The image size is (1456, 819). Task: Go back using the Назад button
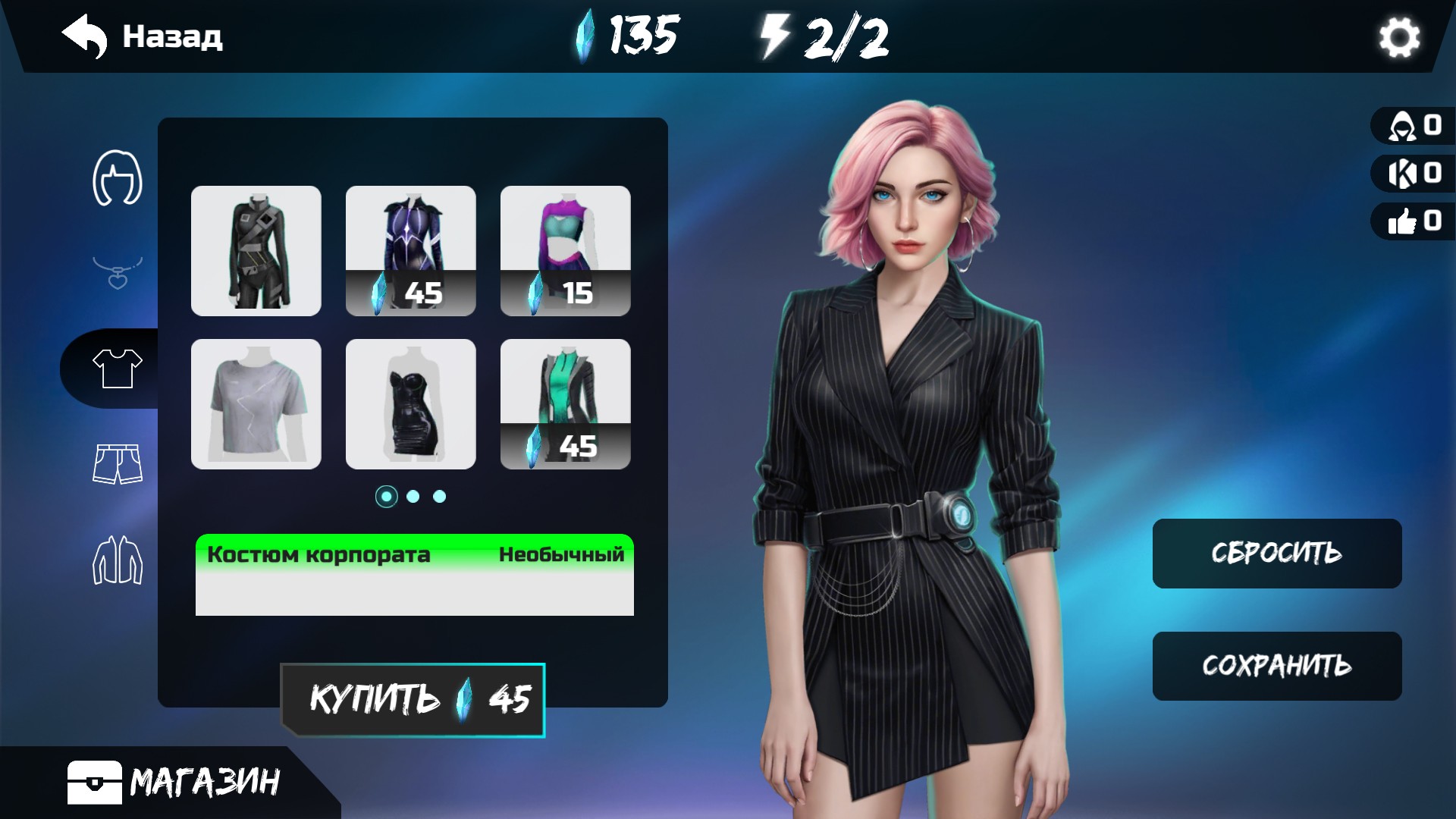pyautogui.click(x=143, y=36)
